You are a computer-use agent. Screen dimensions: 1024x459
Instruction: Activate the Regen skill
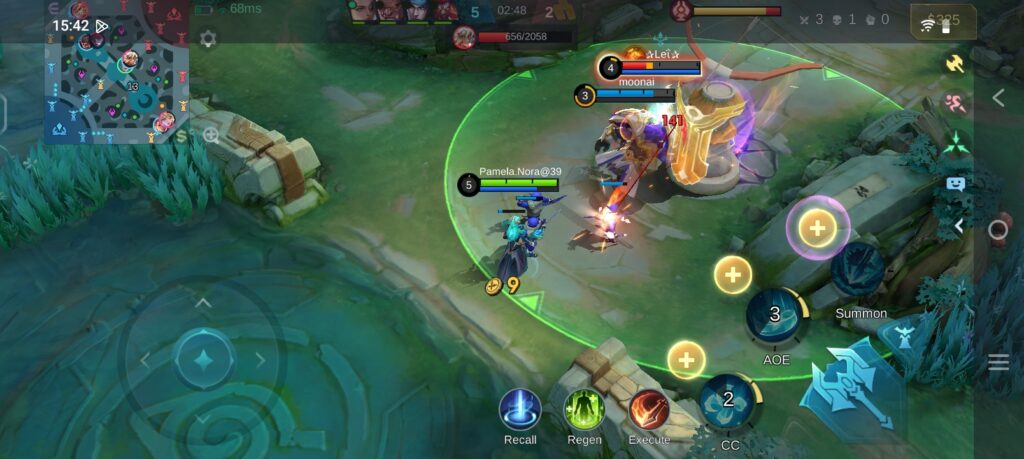pos(584,409)
